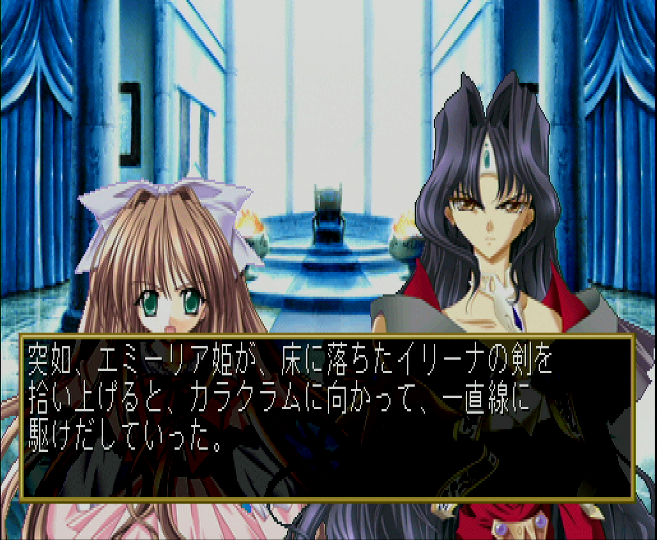Image resolution: width=657 pixels, height=540 pixels.
Task: Advance the narration dialogue text box
Action: pos(327,417)
